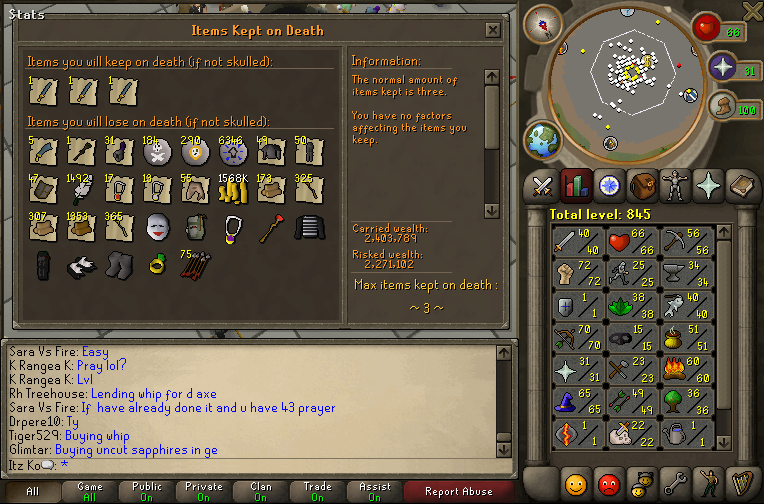Show the Worn Equipment tab
Viewport: 764px width, 504px height.
(x=678, y=185)
